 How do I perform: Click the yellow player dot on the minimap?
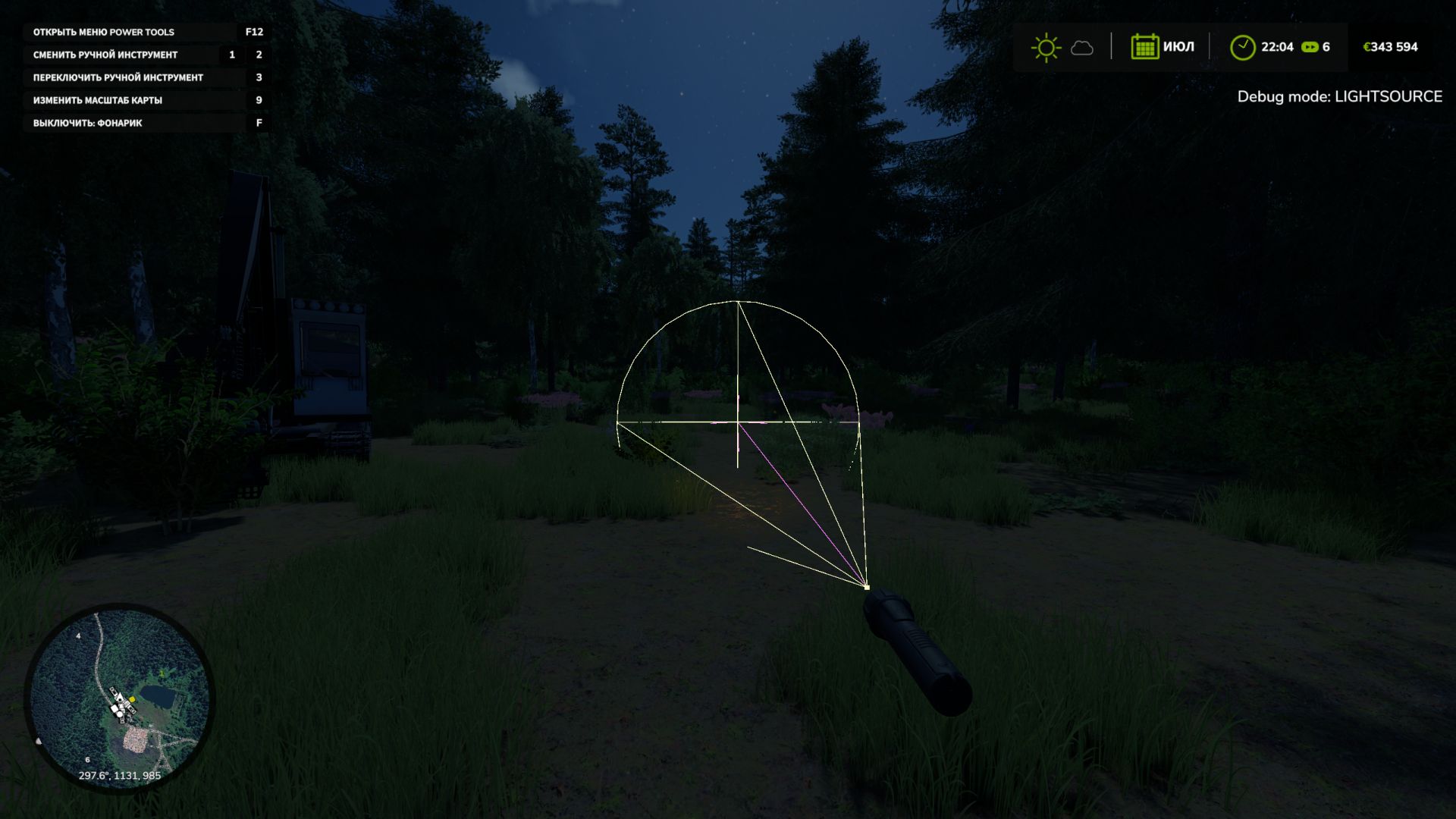point(132,698)
